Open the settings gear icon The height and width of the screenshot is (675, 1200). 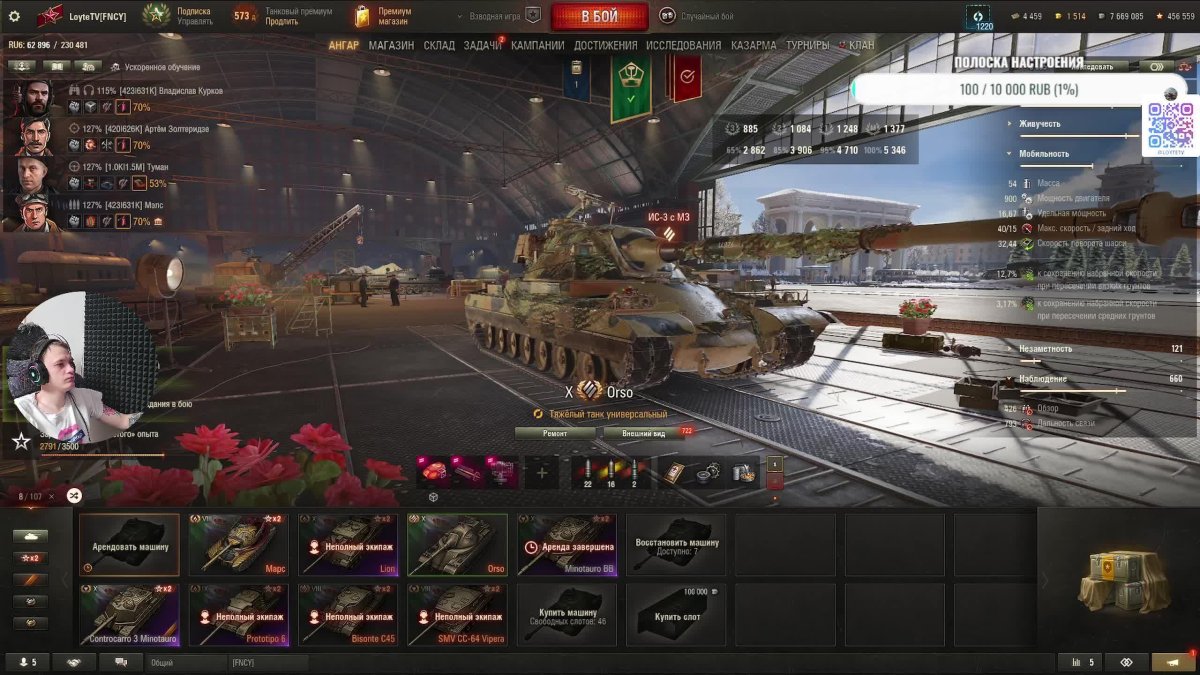click(14, 16)
